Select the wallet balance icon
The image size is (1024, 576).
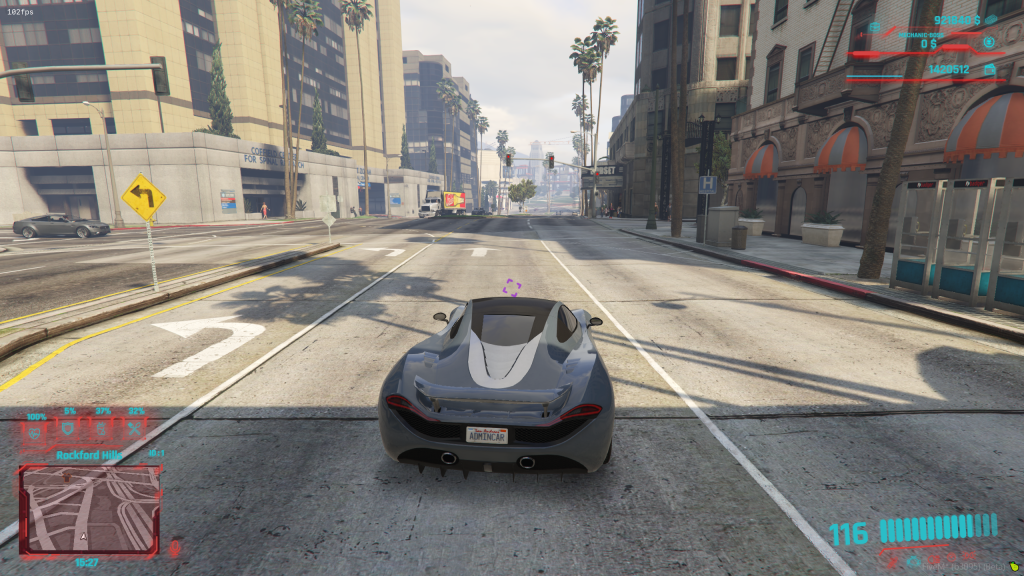tap(989, 69)
